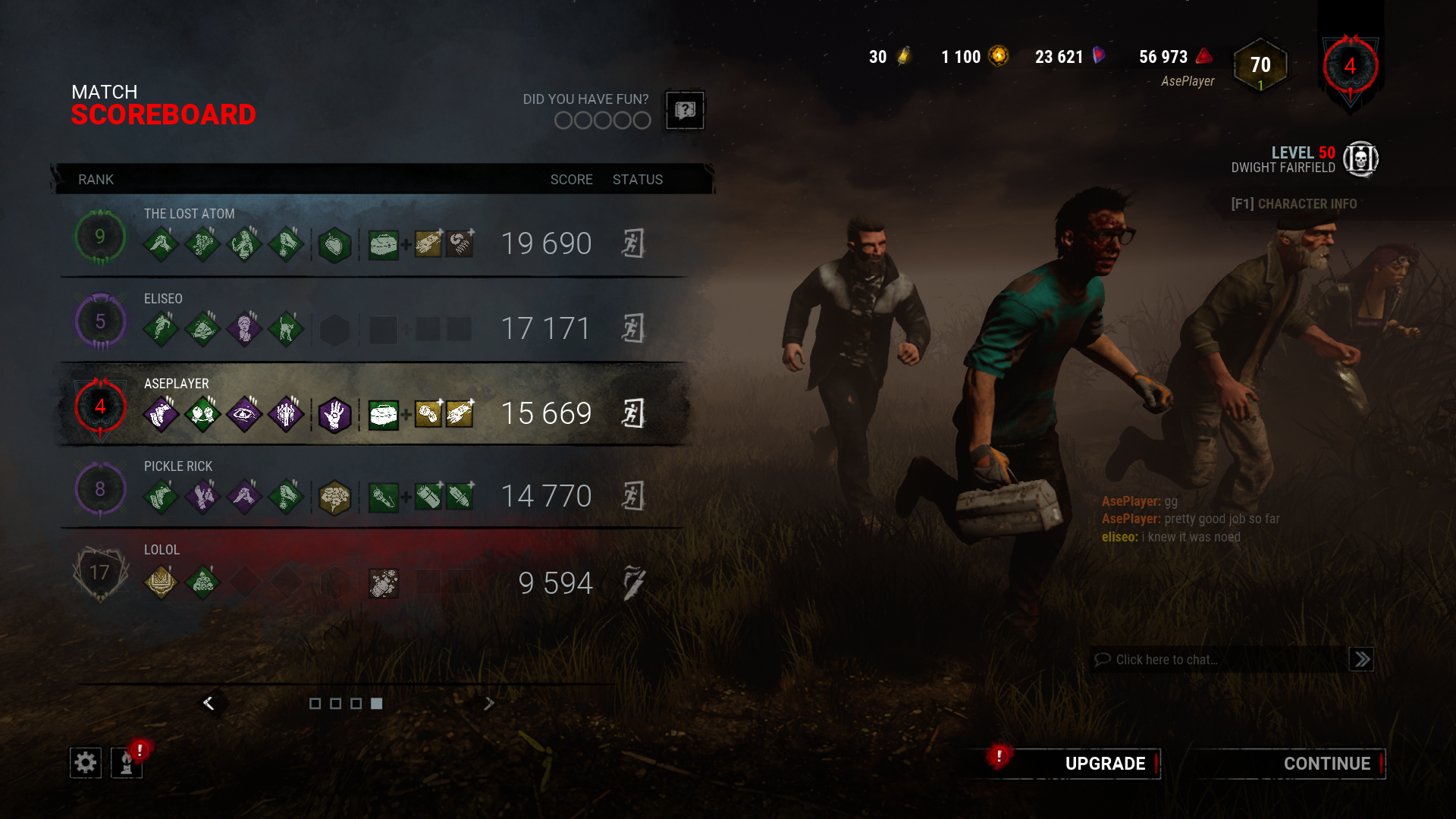This screenshot has width=1456, height=819.
Task: Click the feedback question mark box
Action: coord(684,111)
